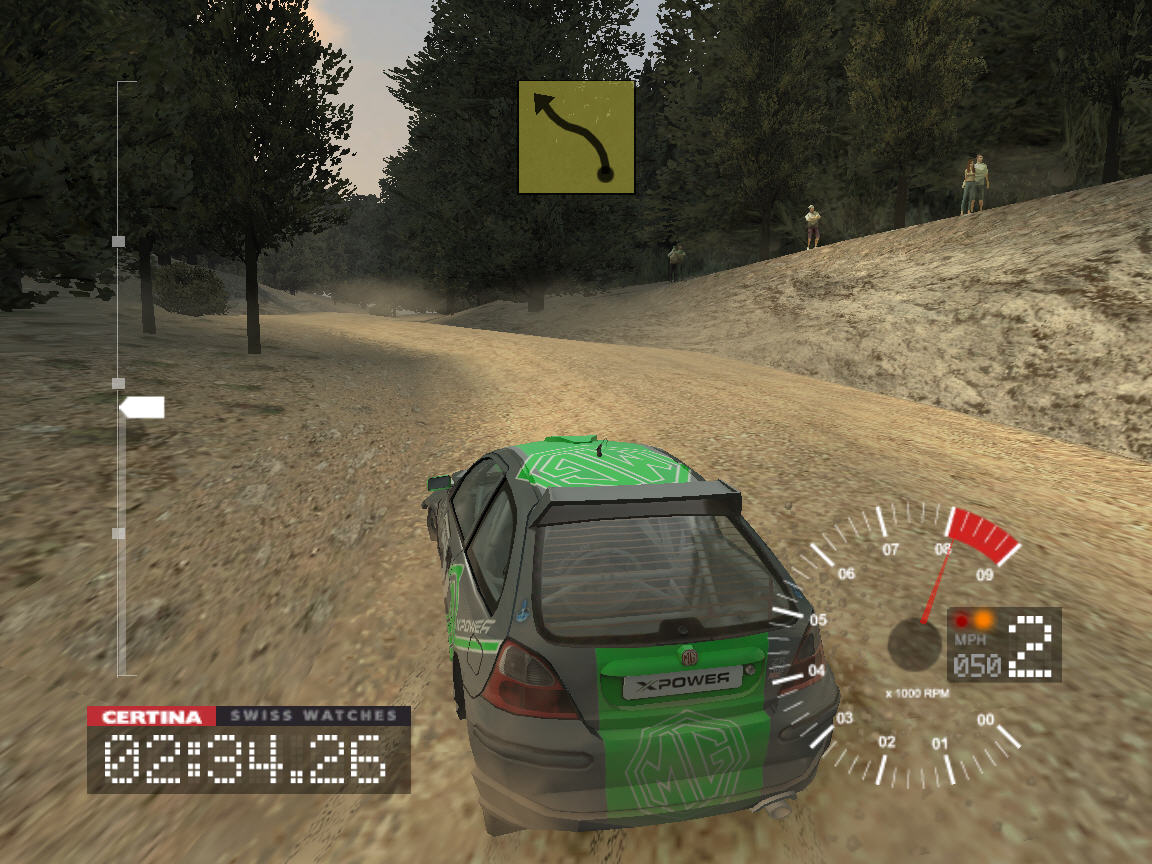Click the Certina Swiss Watches banner

tap(249, 716)
